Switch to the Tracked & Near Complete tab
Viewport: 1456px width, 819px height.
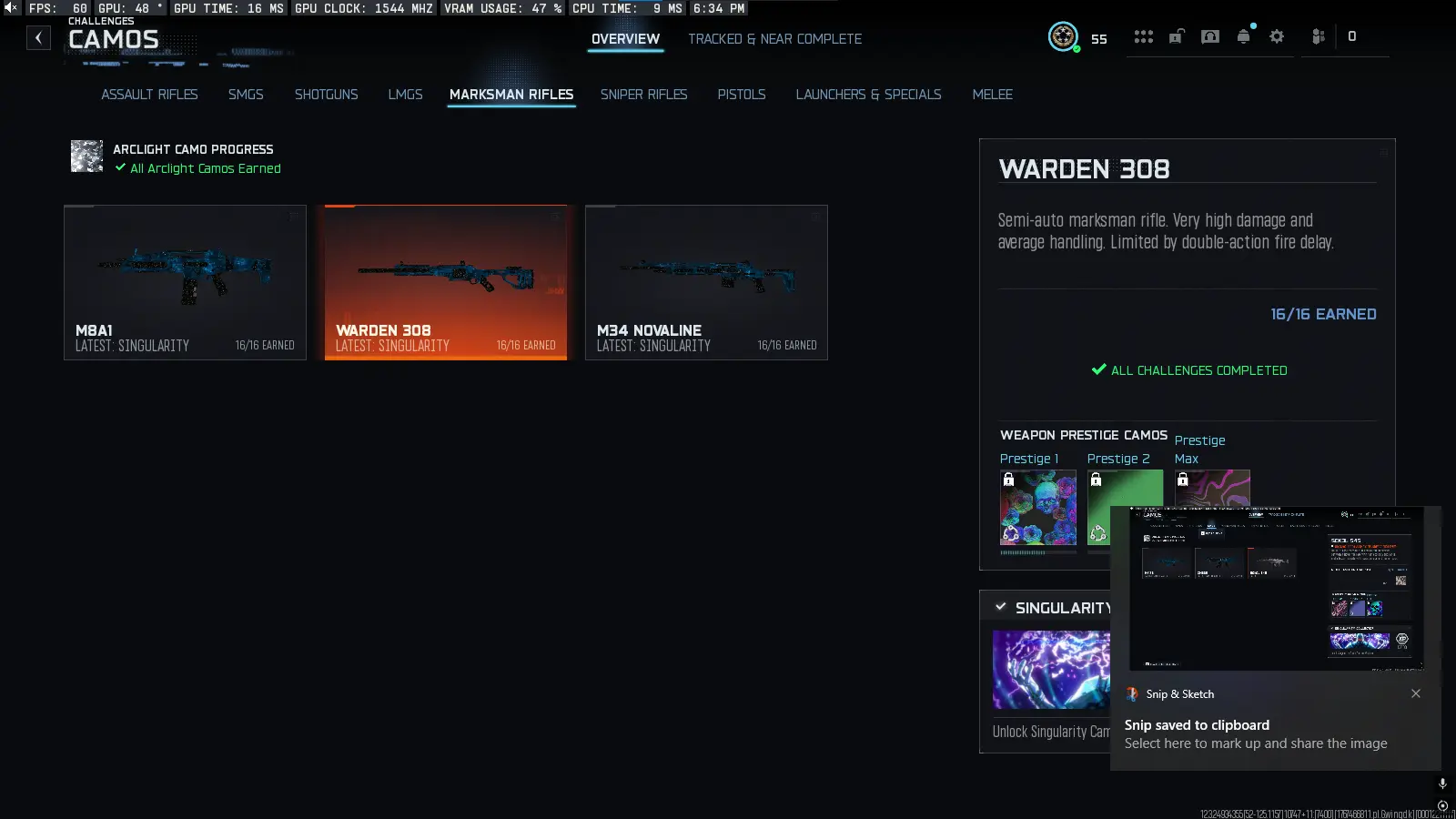(775, 39)
